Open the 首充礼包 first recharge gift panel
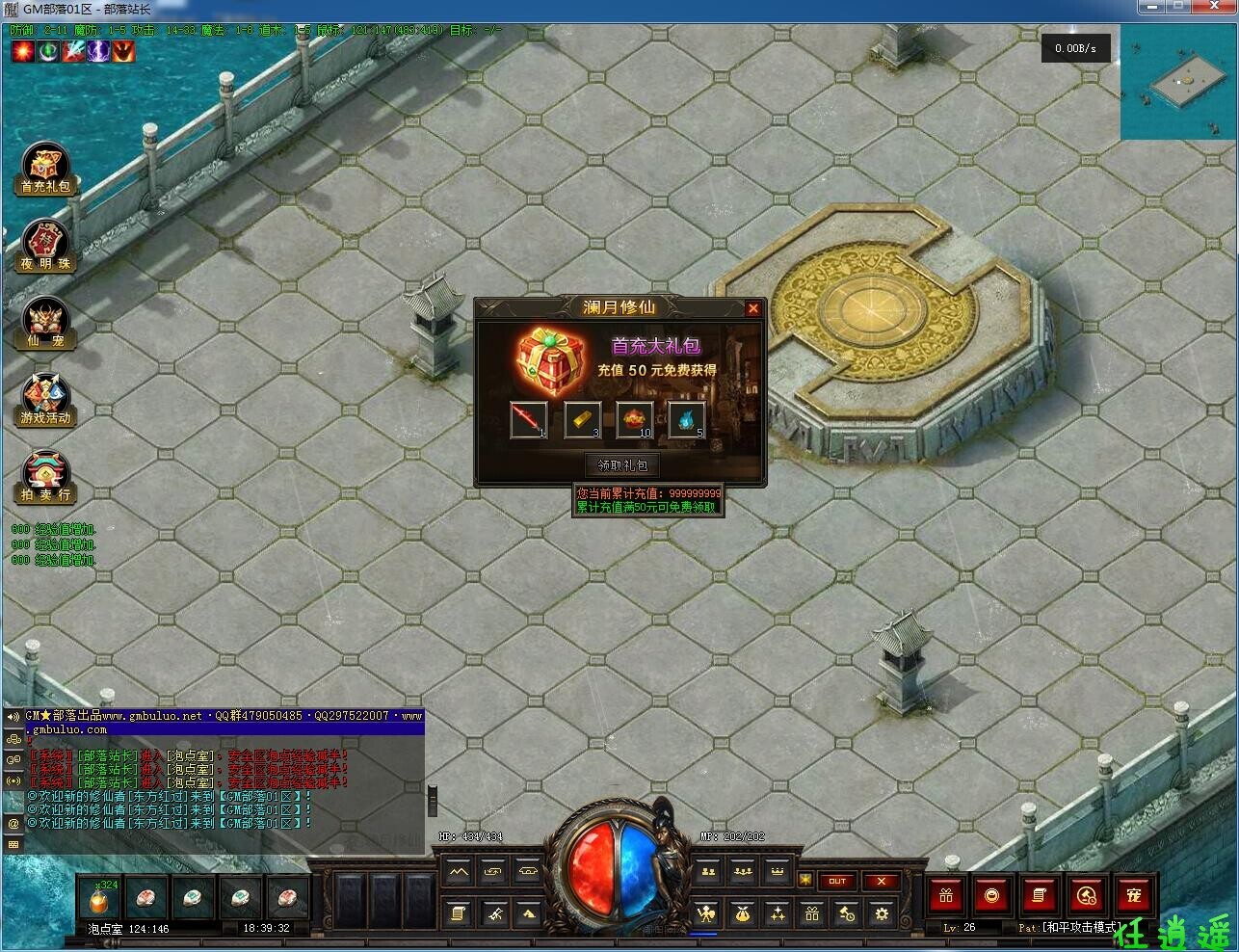Viewport: 1239px width, 952px height. point(44,170)
